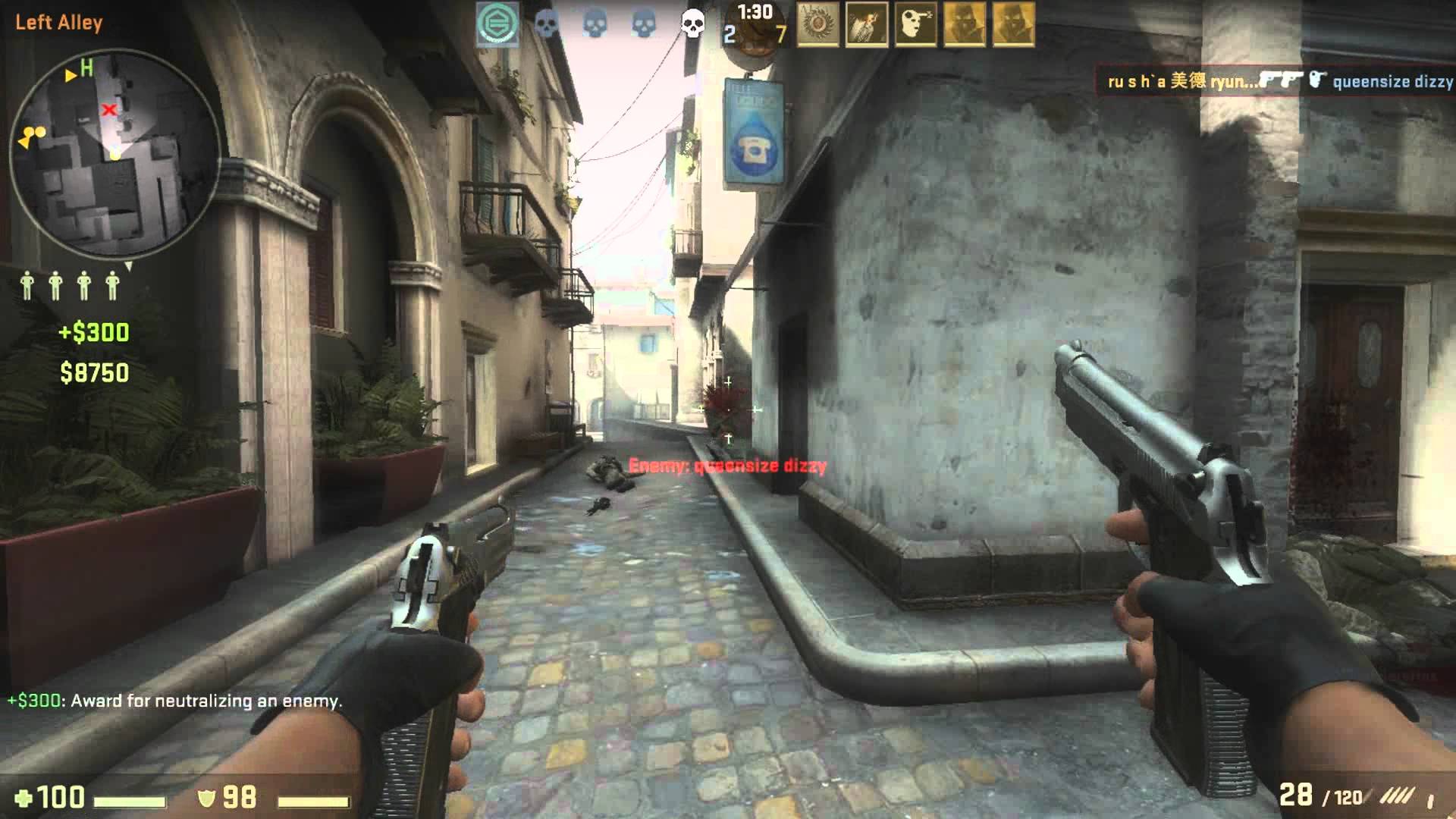The height and width of the screenshot is (819, 1456).
Task: Click the Left Alley location label
Action: pos(59,22)
